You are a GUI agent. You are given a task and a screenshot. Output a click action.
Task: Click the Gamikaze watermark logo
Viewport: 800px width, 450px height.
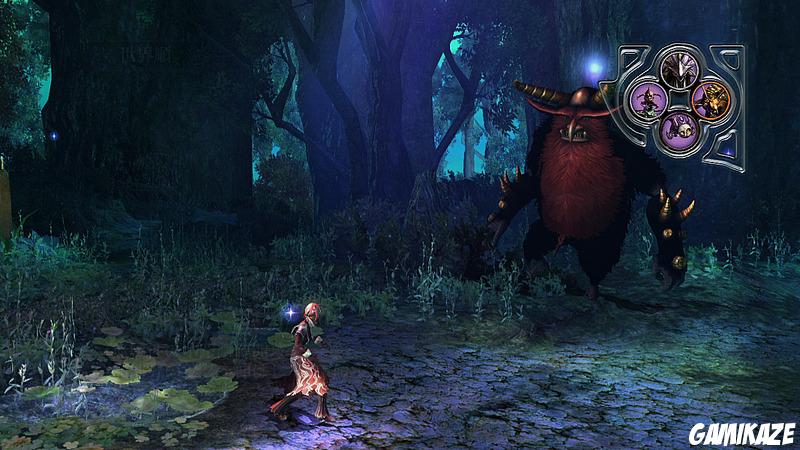tap(741, 433)
